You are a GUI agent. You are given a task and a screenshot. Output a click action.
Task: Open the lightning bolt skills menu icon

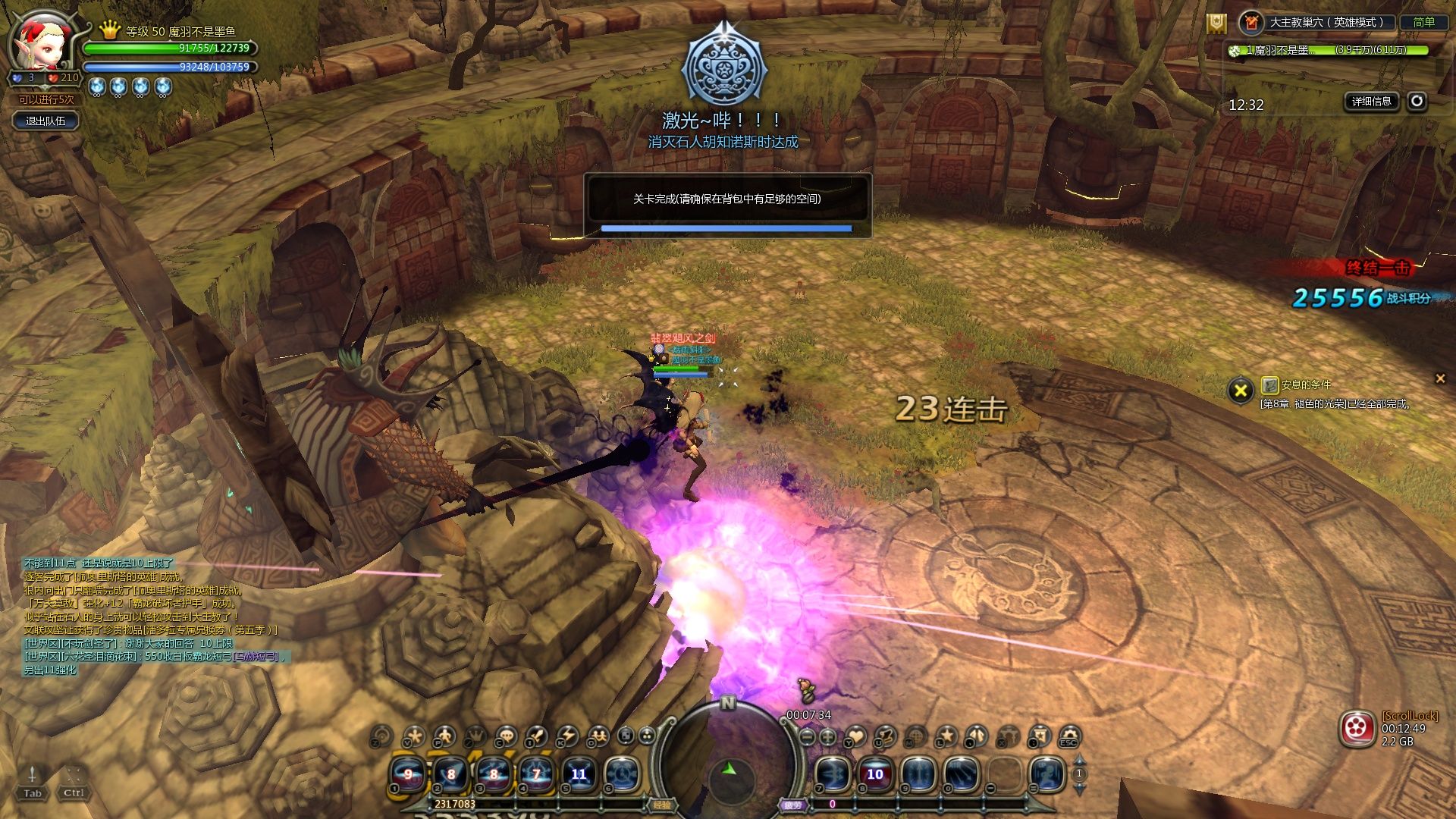pos(567,736)
